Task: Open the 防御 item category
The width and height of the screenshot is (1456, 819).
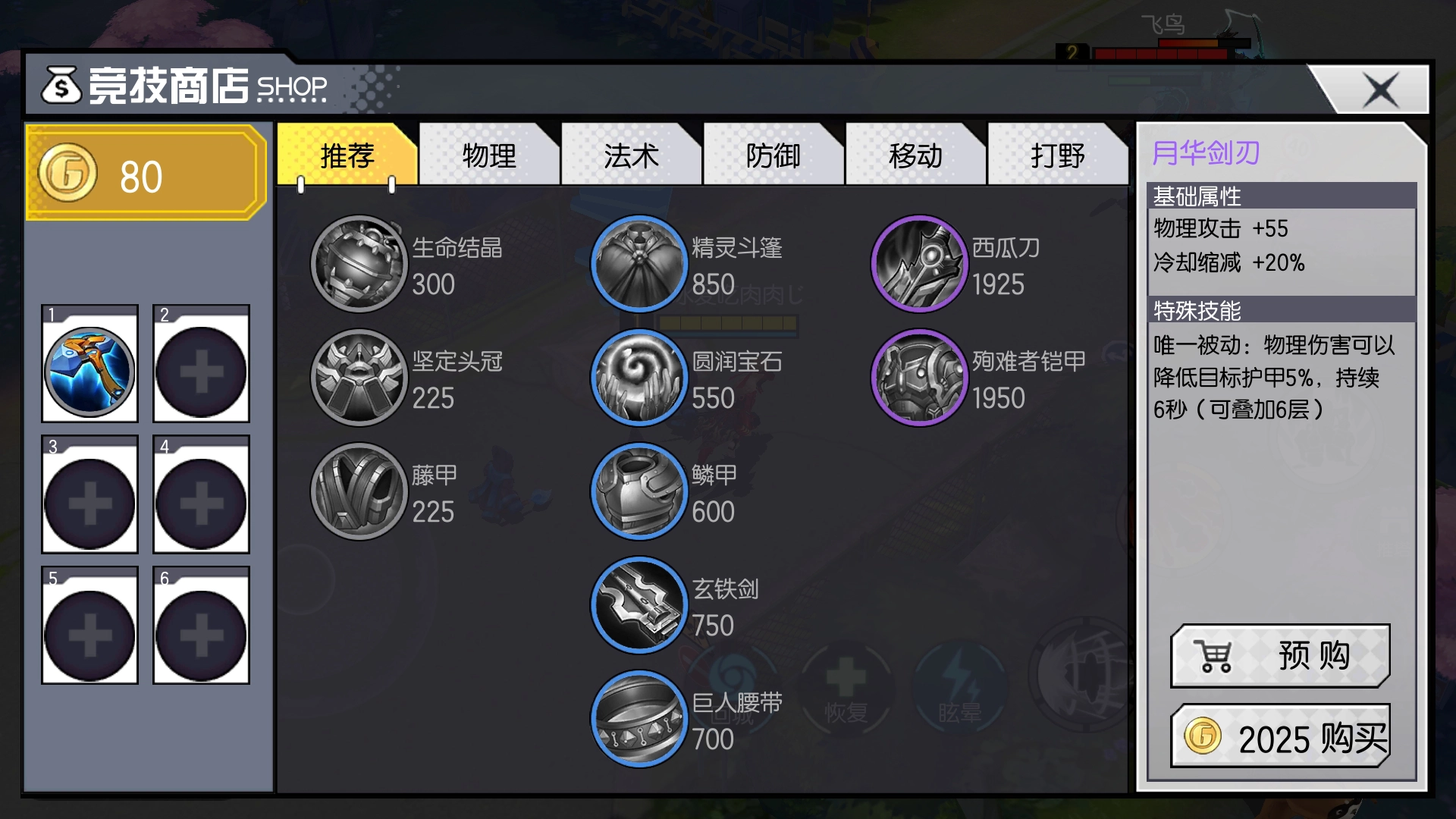Action: 773,155
